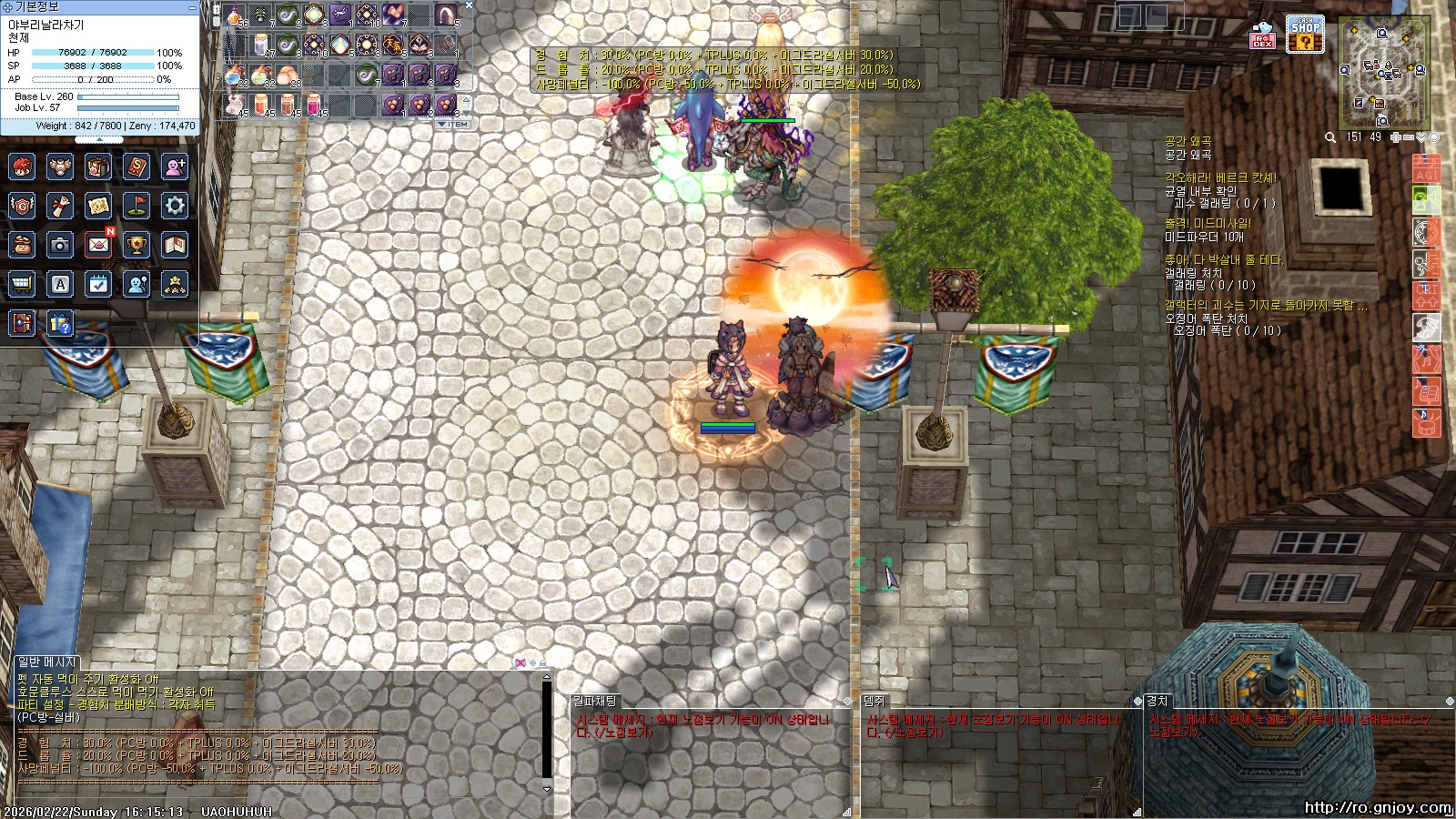Select the general messages chat tab
Image resolution: width=1456 pixels, height=819 pixels.
[x=47, y=662]
